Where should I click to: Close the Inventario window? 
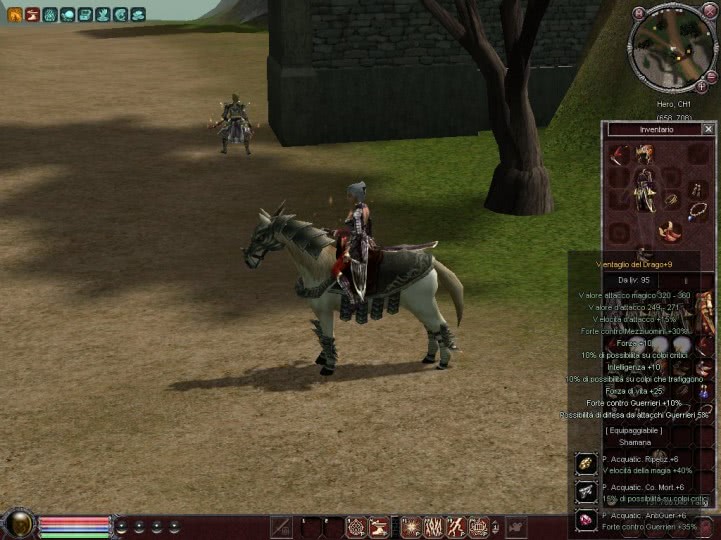pos(708,129)
